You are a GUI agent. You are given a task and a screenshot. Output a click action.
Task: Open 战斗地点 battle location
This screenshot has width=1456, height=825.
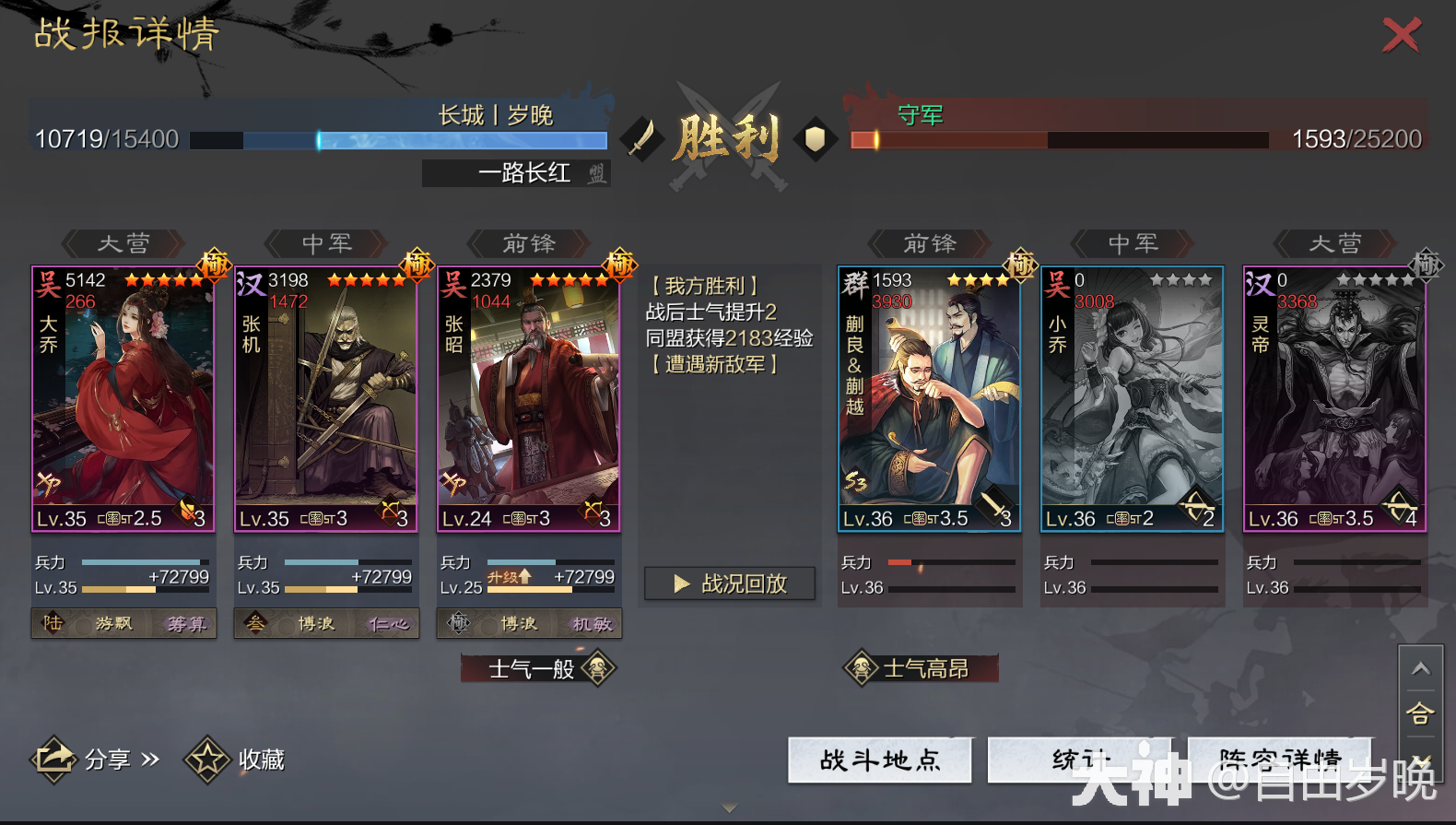pyautogui.click(x=880, y=761)
